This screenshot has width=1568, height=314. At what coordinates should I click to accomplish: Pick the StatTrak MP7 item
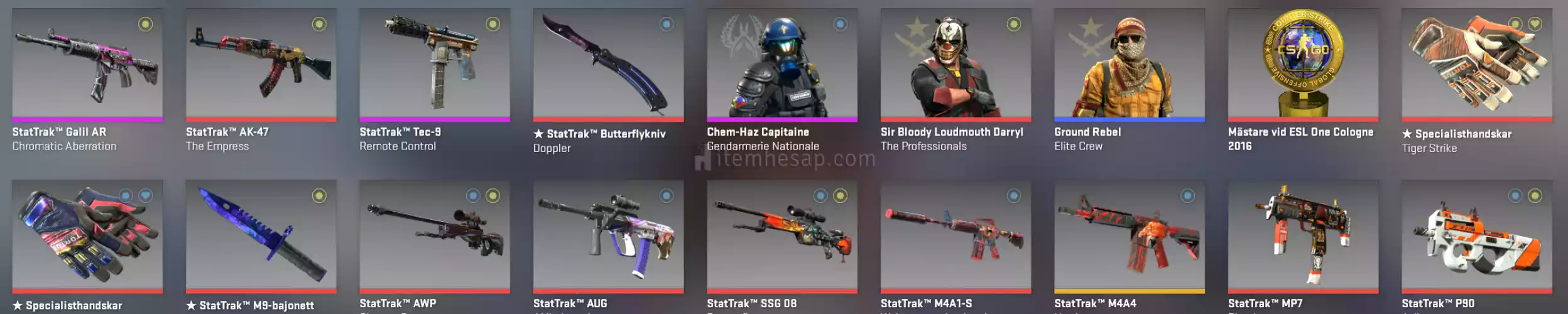pyautogui.click(x=1303, y=237)
